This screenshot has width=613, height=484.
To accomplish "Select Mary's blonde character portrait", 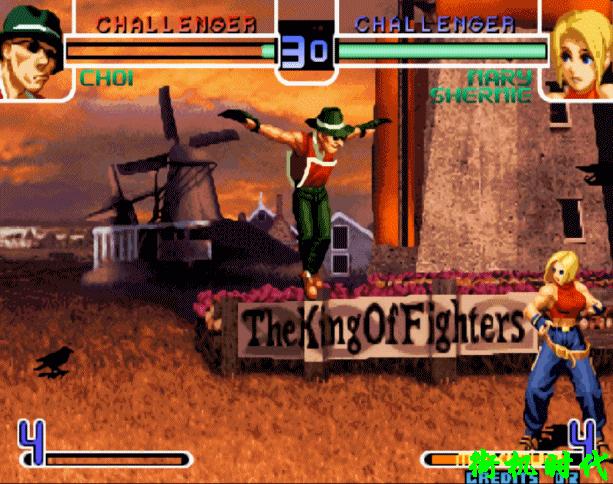I will click(x=579, y=50).
